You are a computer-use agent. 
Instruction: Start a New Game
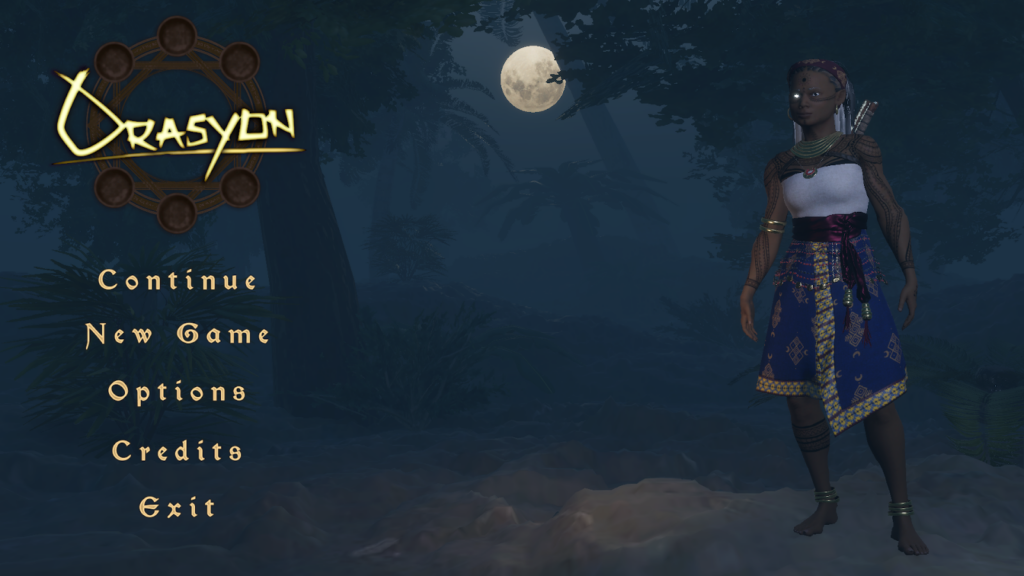click(x=177, y=334)
